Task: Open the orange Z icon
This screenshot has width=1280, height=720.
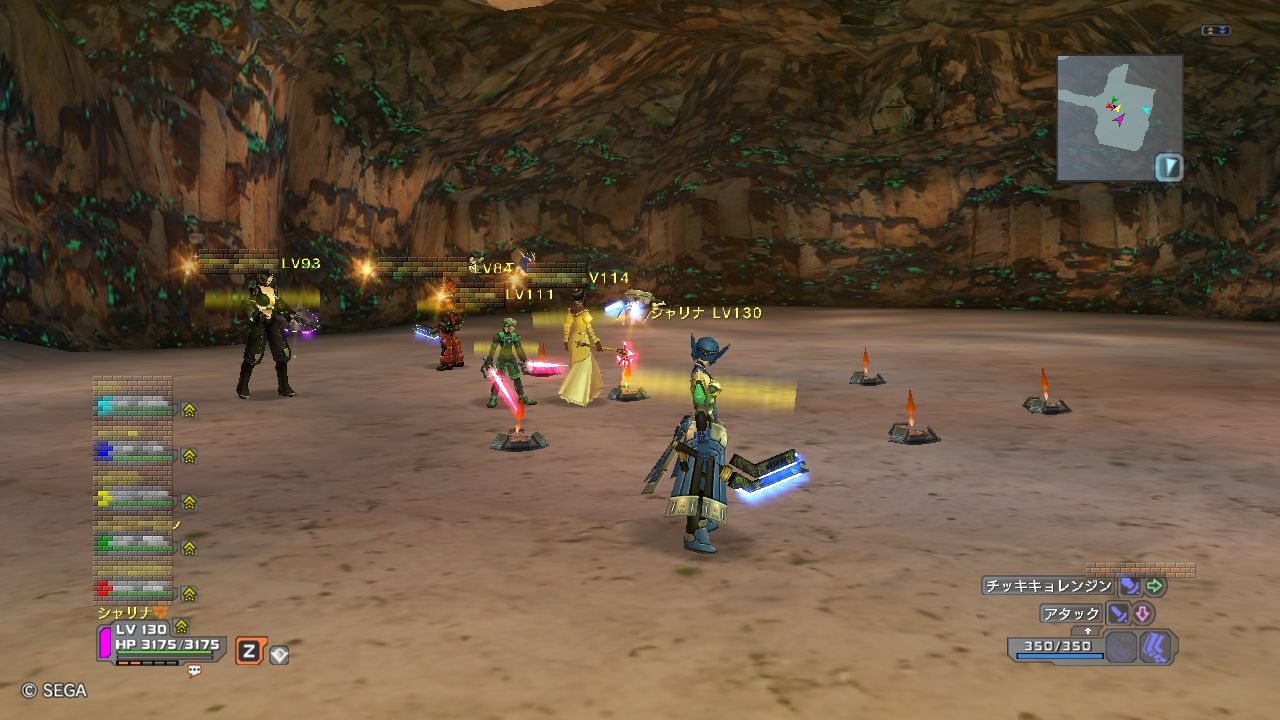Action: click(x=249, y=652)
